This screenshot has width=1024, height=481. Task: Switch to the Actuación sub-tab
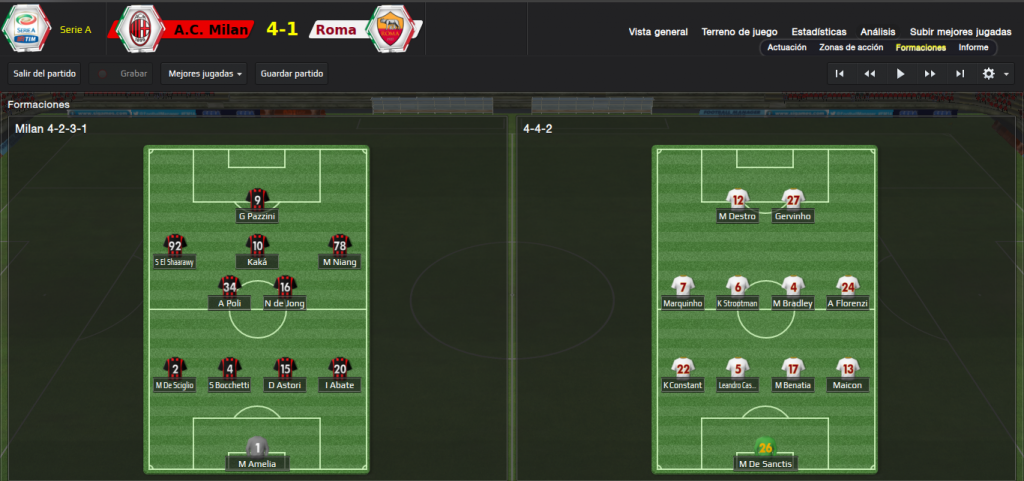coord(787,47)
